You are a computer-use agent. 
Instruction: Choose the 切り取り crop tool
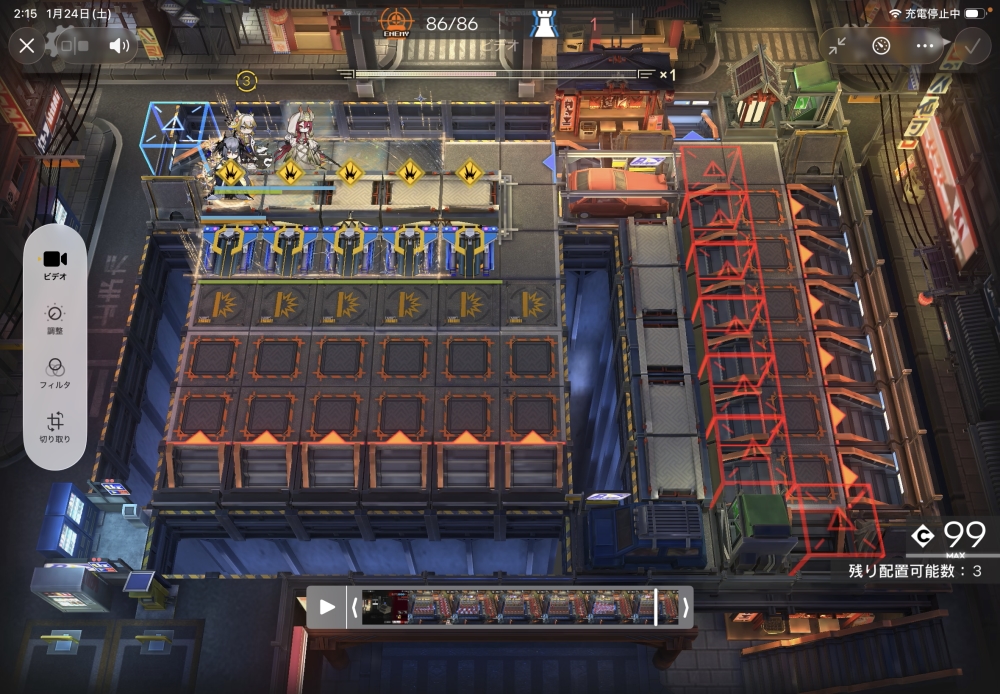pyautogui.click(x=55, y=427)
